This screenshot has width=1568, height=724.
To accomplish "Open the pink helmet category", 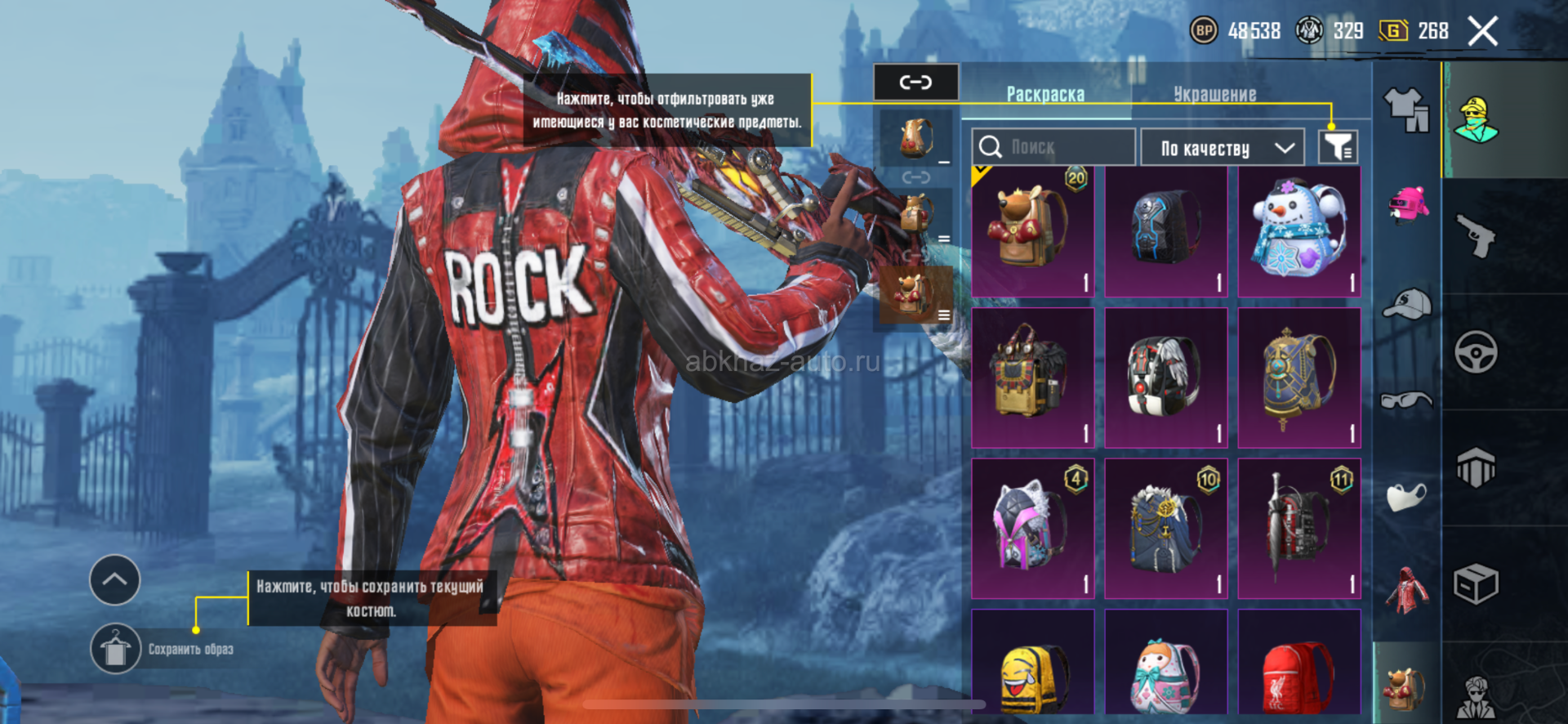I will (1408, 205).
